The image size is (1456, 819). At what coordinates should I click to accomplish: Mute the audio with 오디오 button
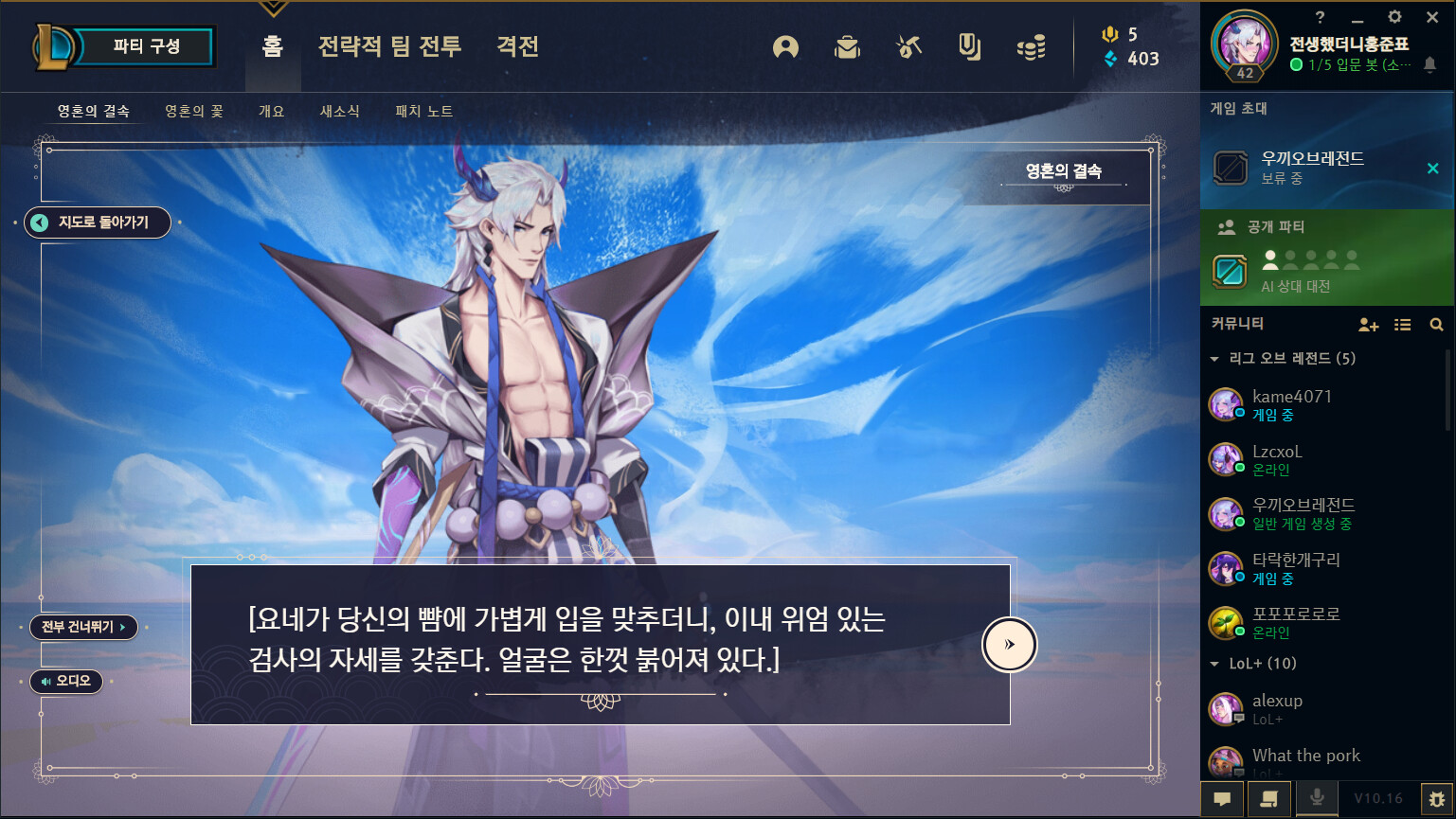click(65, 681)
